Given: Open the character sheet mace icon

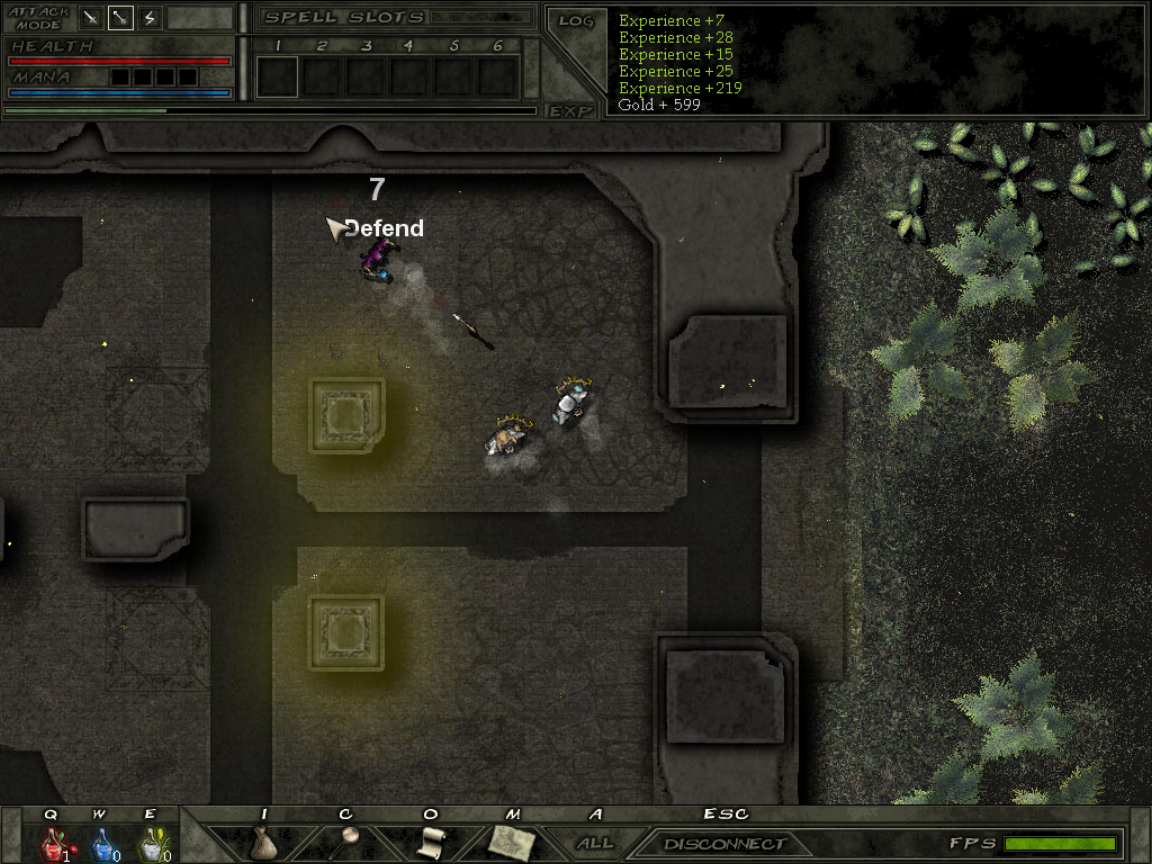Looking at the screenshot, I should [x=347, y=843].
